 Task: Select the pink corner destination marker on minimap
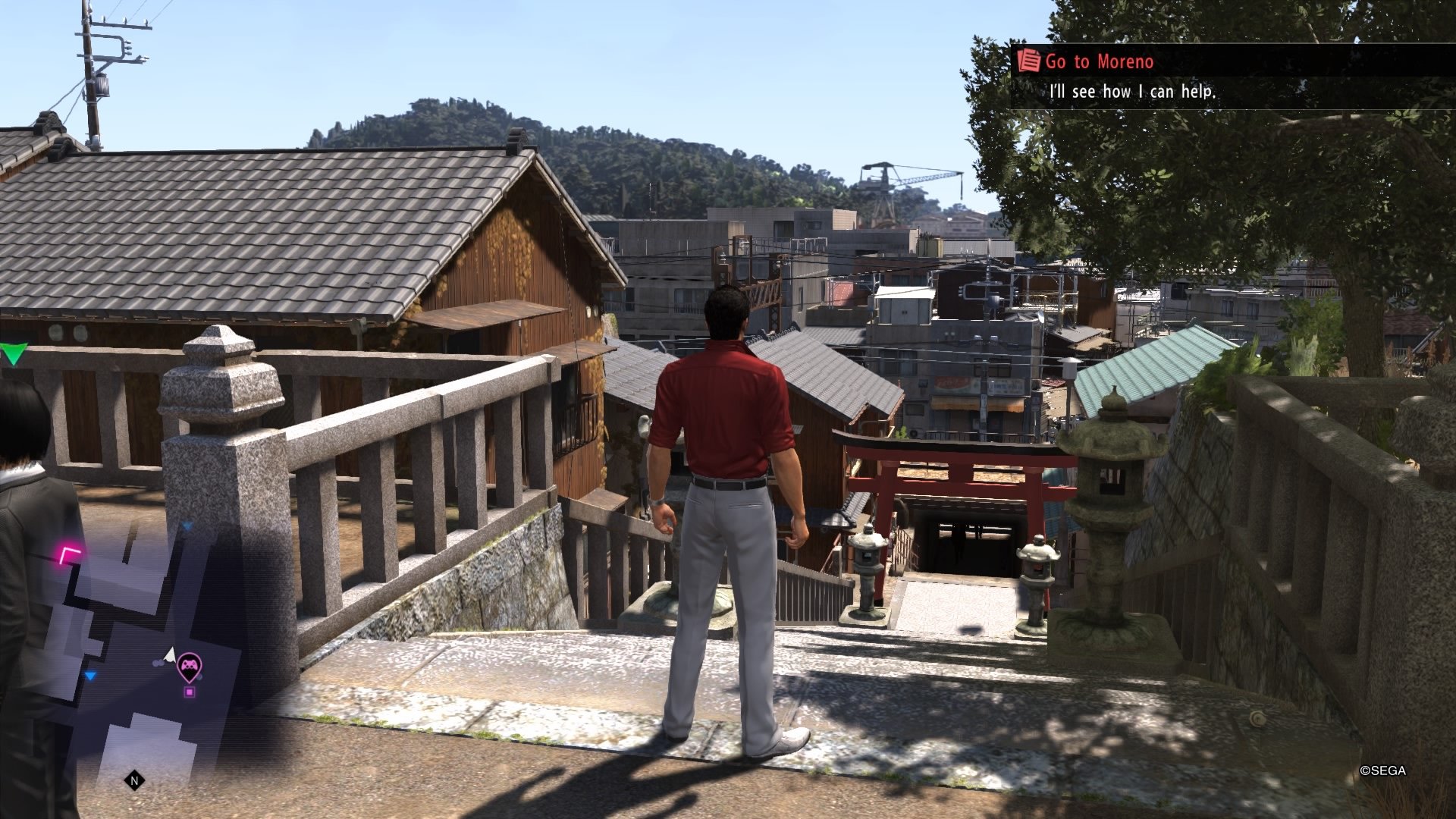(67, 554)
